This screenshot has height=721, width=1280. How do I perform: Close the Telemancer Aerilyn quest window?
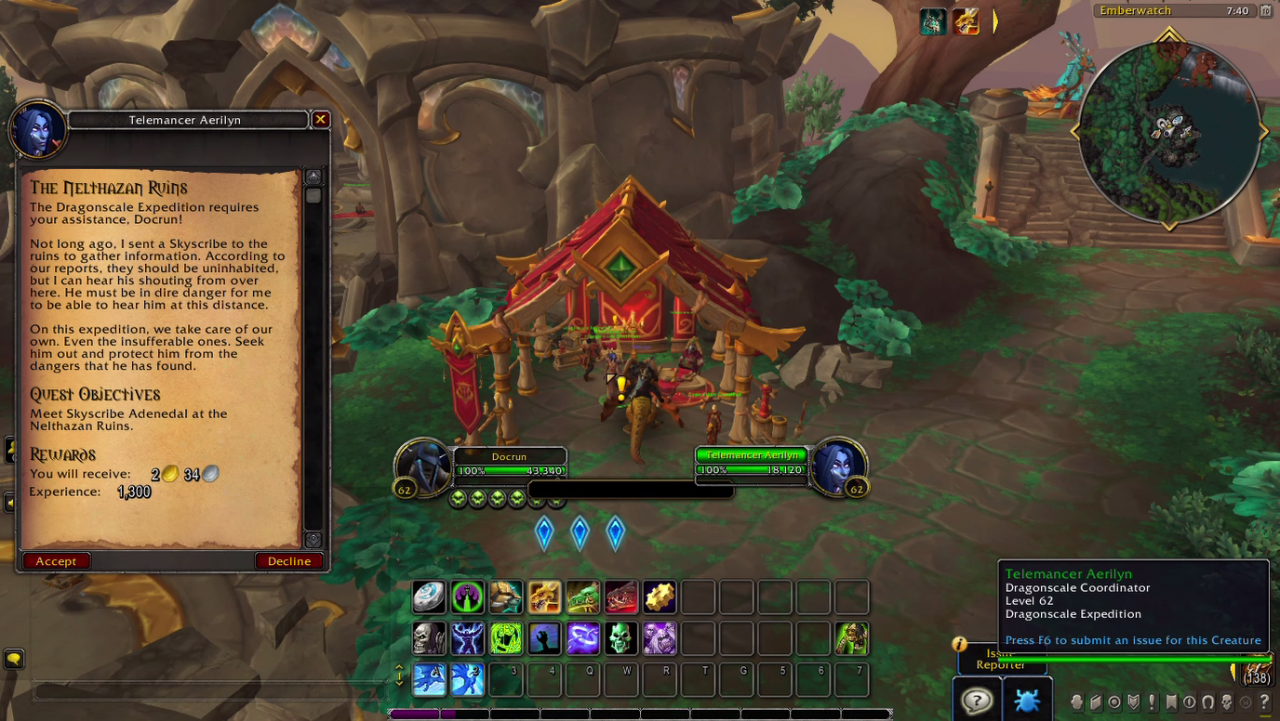320,120
